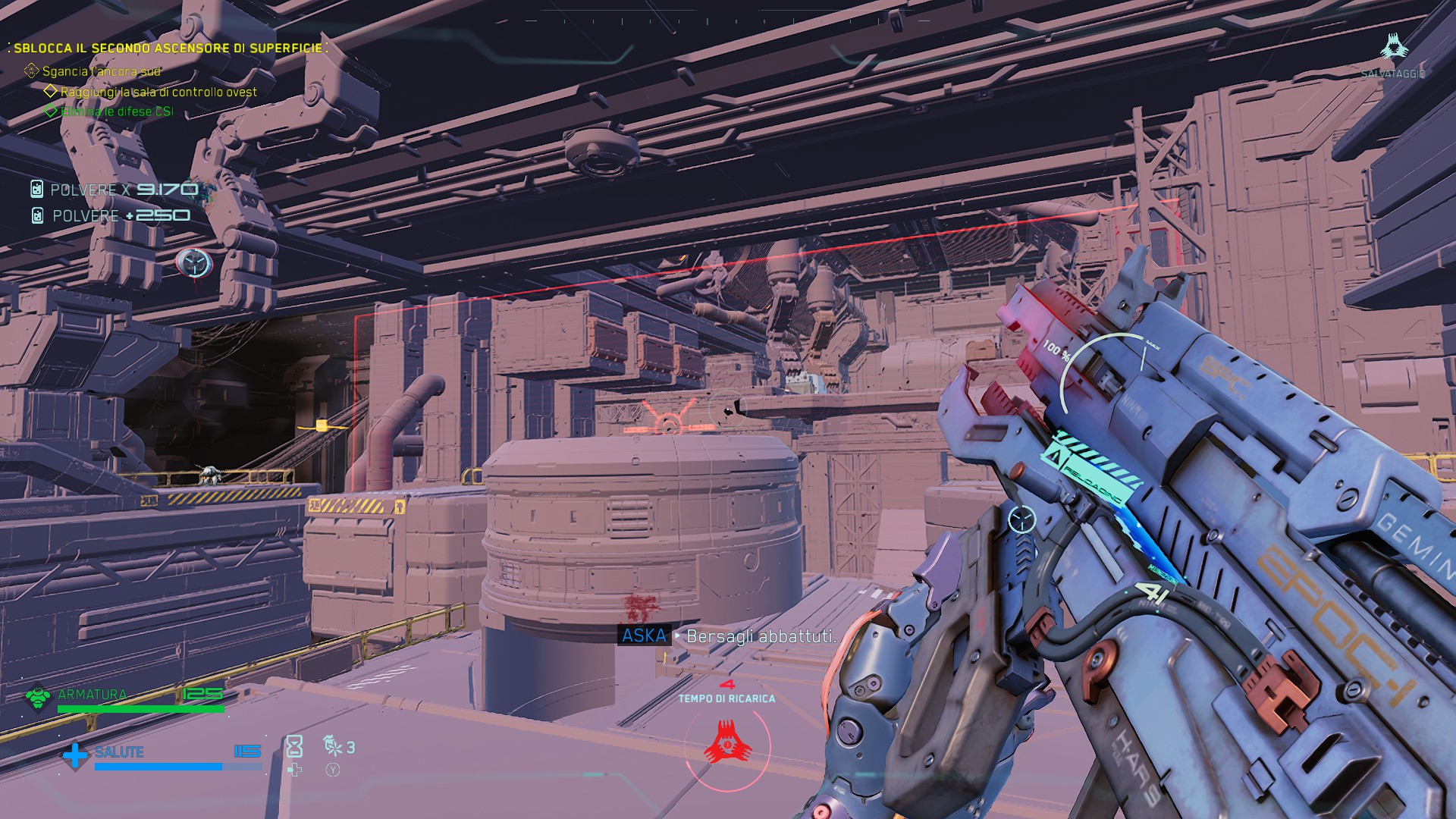Select the grenade icon with count 3
Viewport: 1456px width, 819px height.
333,746
